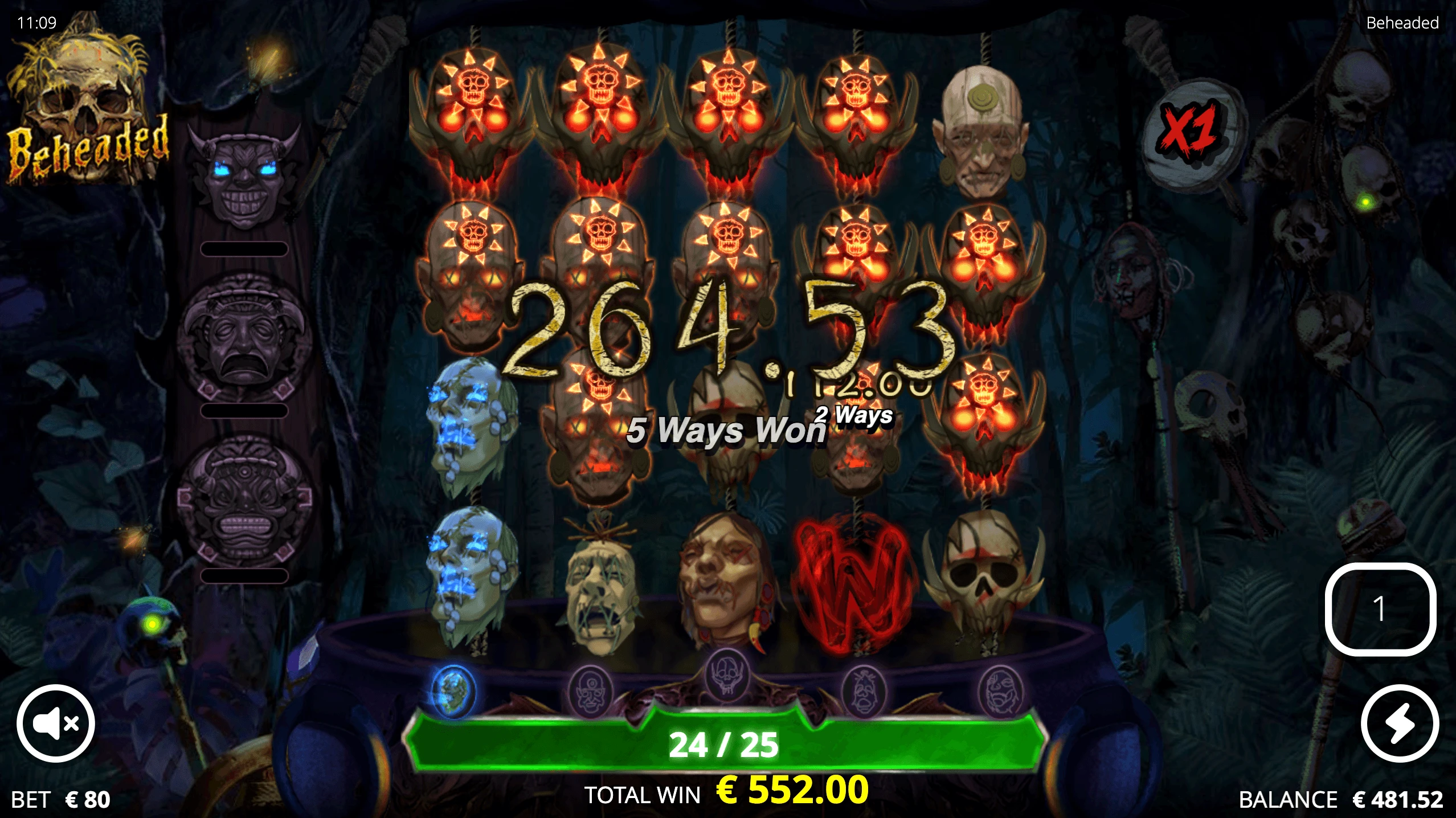Screen dimensions: 1456x818
Task: Toggle the muted sound speaker button
Action: point(55,723)
